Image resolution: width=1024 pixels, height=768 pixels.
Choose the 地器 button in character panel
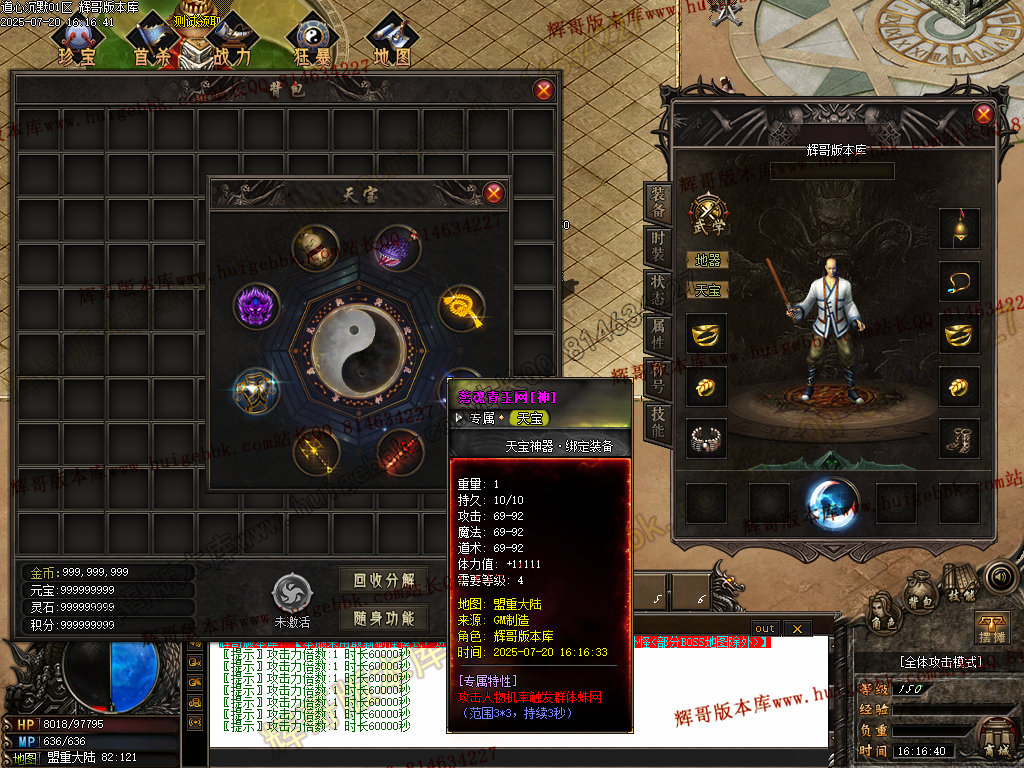coord(708,260)
